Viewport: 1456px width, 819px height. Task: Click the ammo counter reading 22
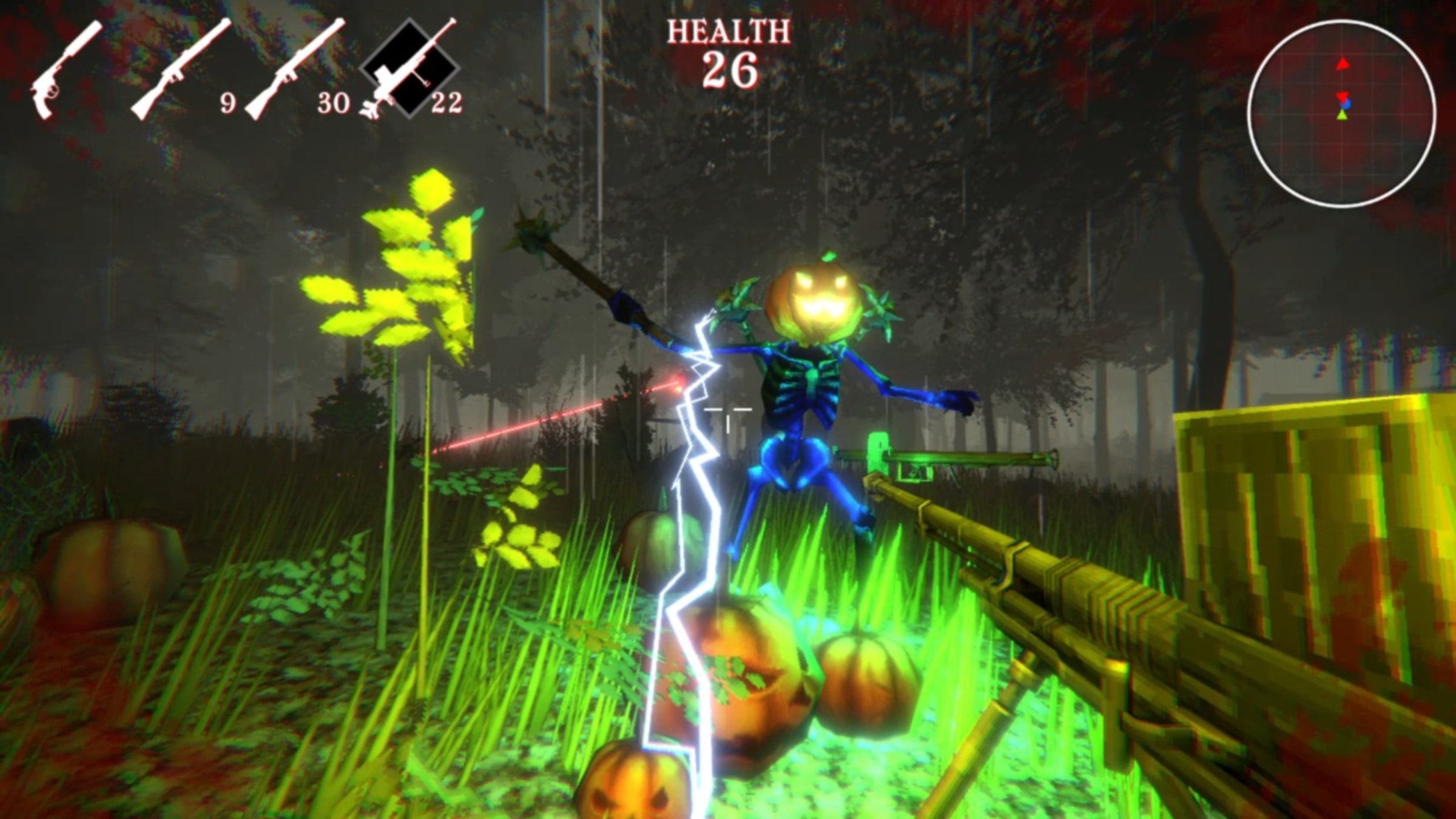[447, 103]
